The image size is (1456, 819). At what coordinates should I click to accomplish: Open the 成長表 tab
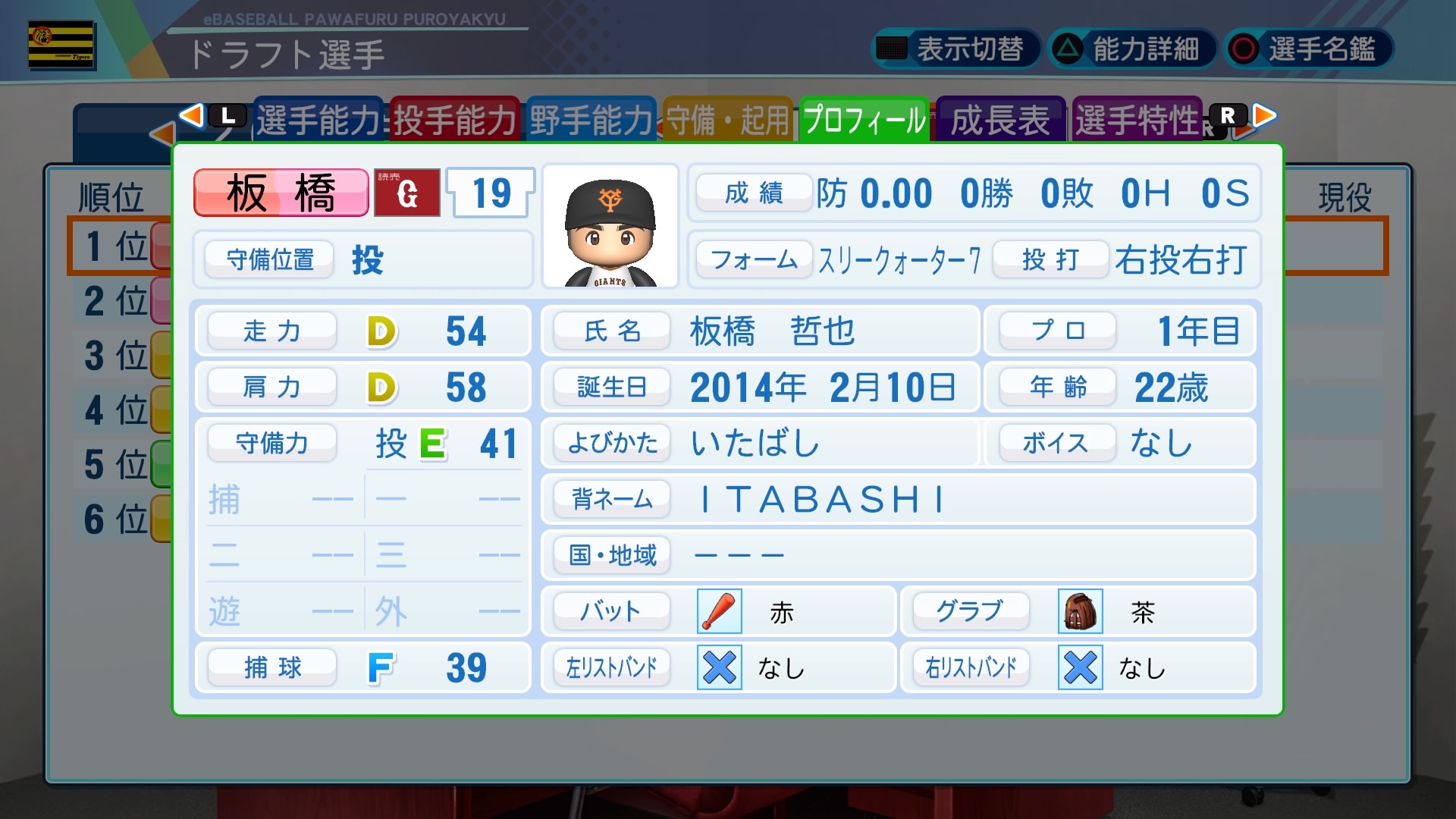[1000, 120]
